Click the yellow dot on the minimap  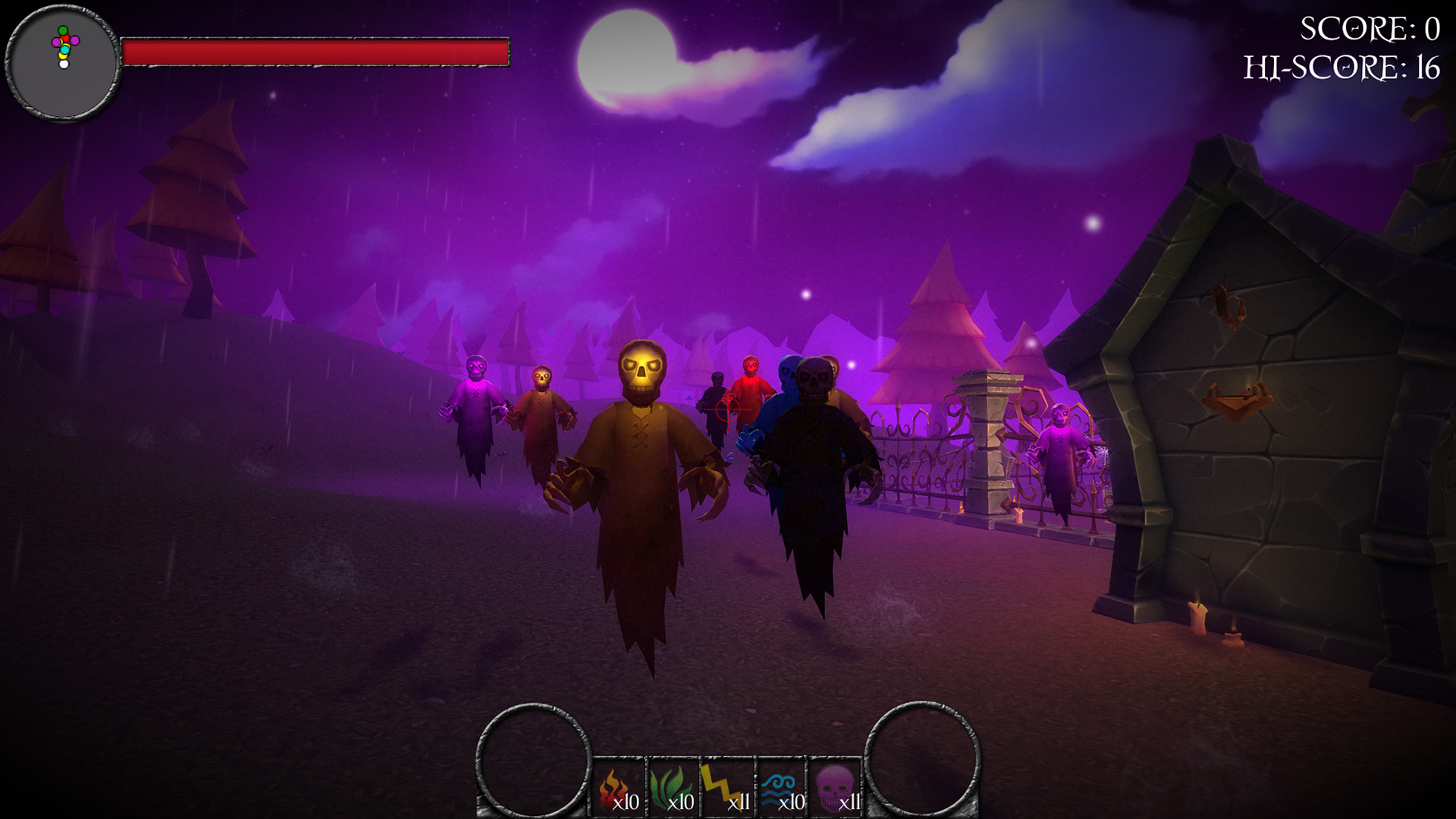(x=64, y=55)
